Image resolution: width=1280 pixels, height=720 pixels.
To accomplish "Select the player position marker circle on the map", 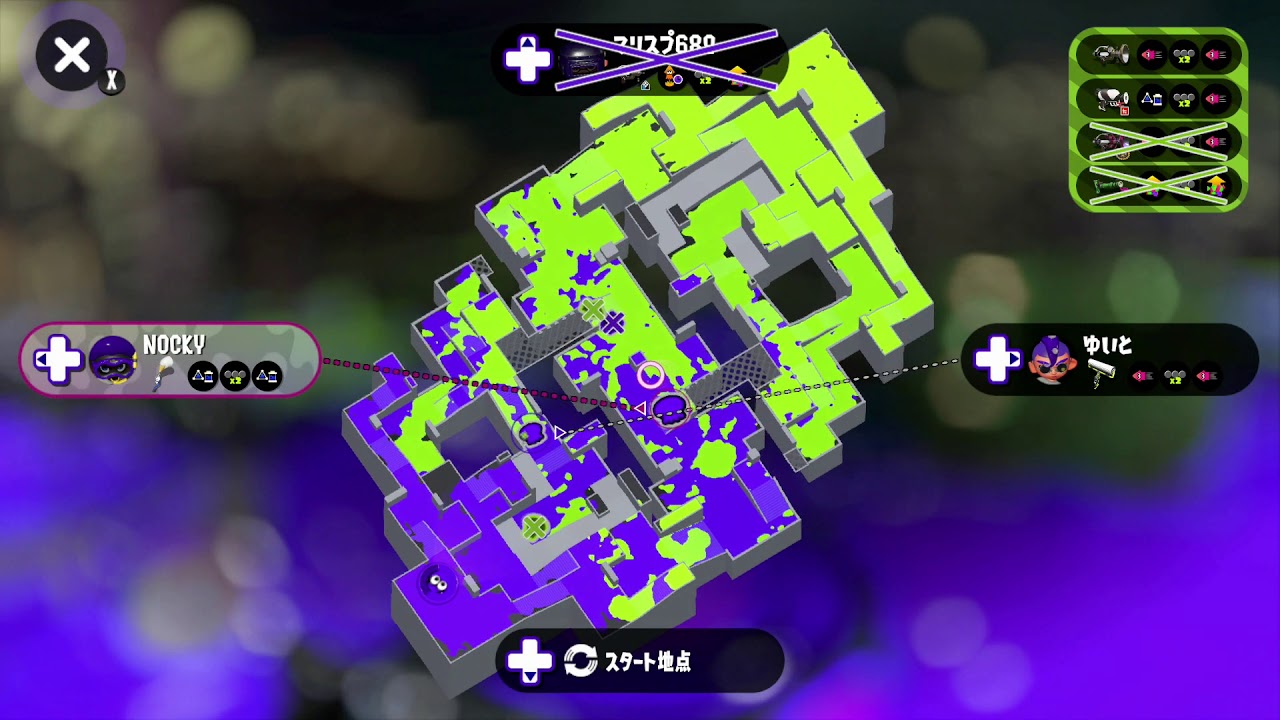I will click(x=652, y=373).
